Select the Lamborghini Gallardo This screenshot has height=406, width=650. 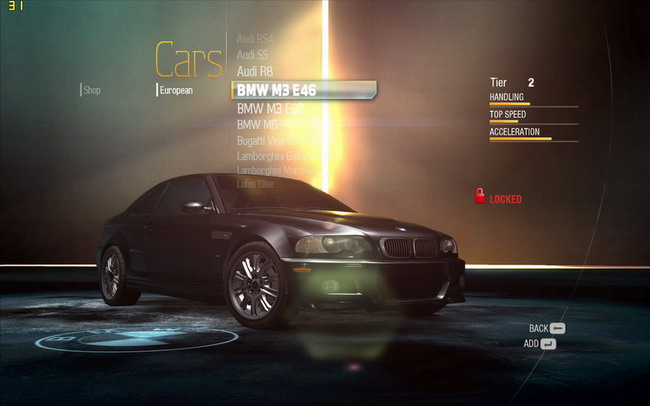[275, 156]
